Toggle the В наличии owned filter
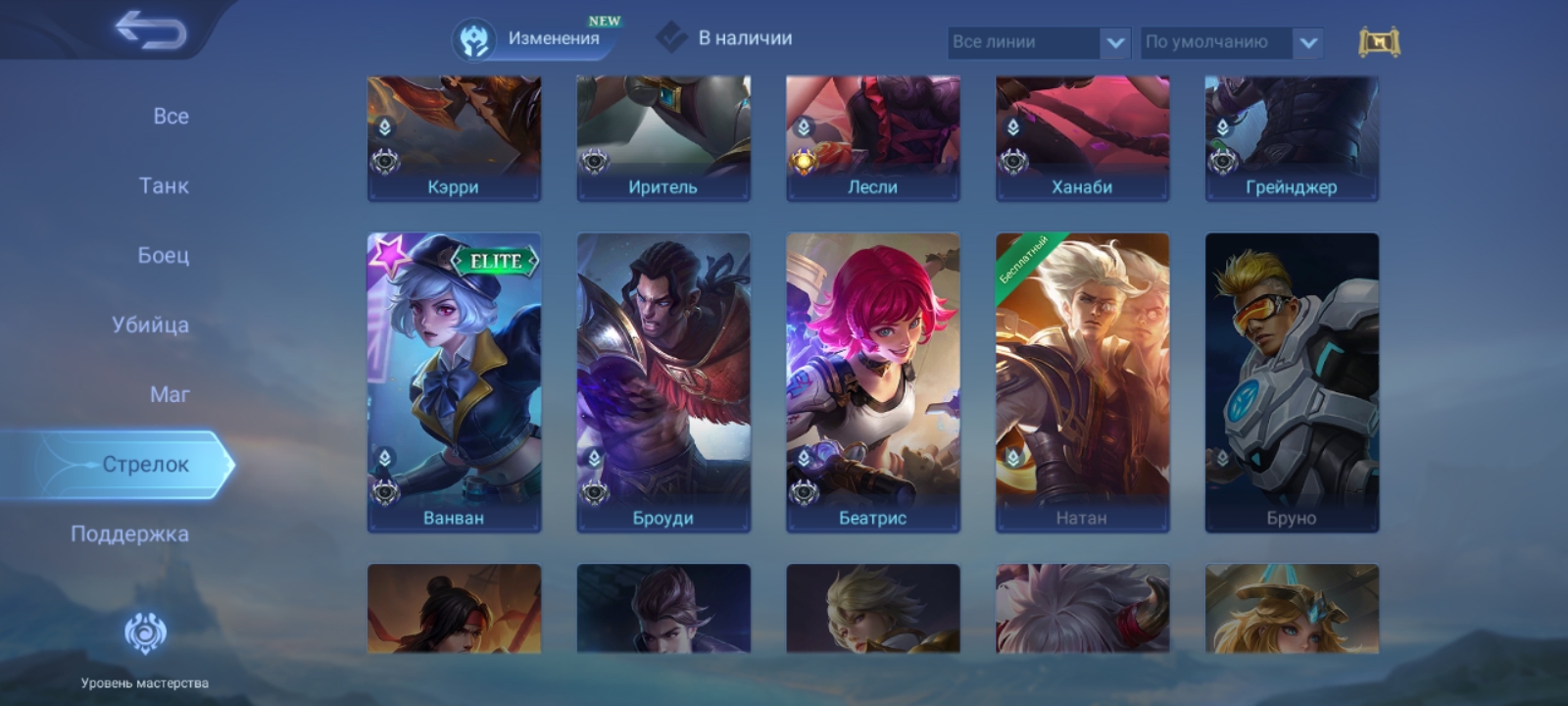1568x706 pixels. tap(725, 38)
